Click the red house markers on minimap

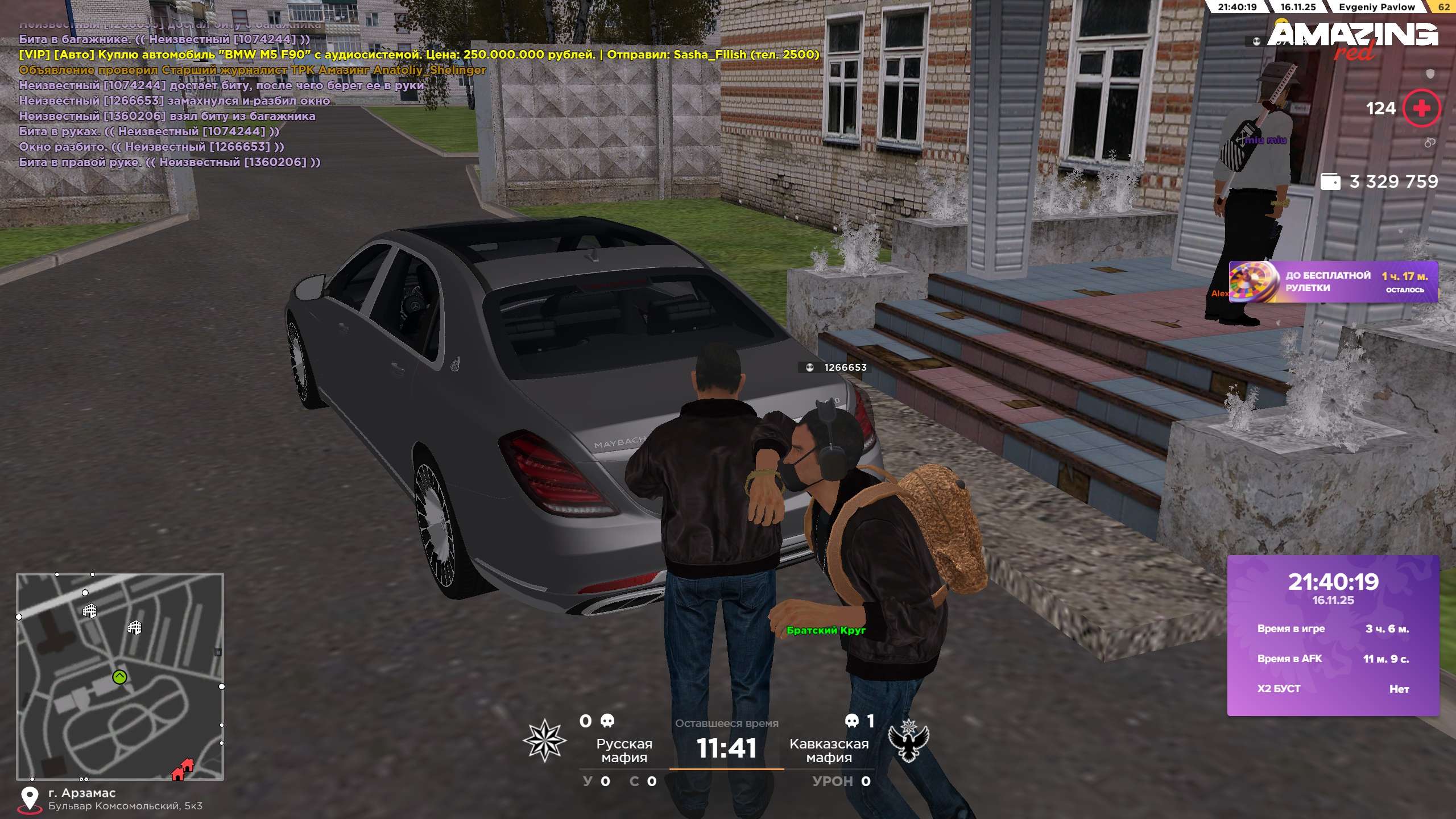(183, 770)
